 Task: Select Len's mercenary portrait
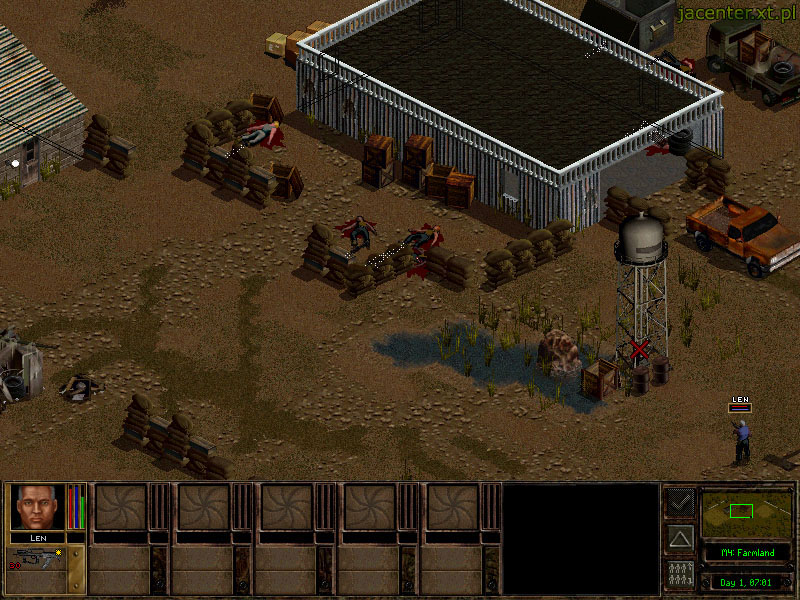click(37, 507)
